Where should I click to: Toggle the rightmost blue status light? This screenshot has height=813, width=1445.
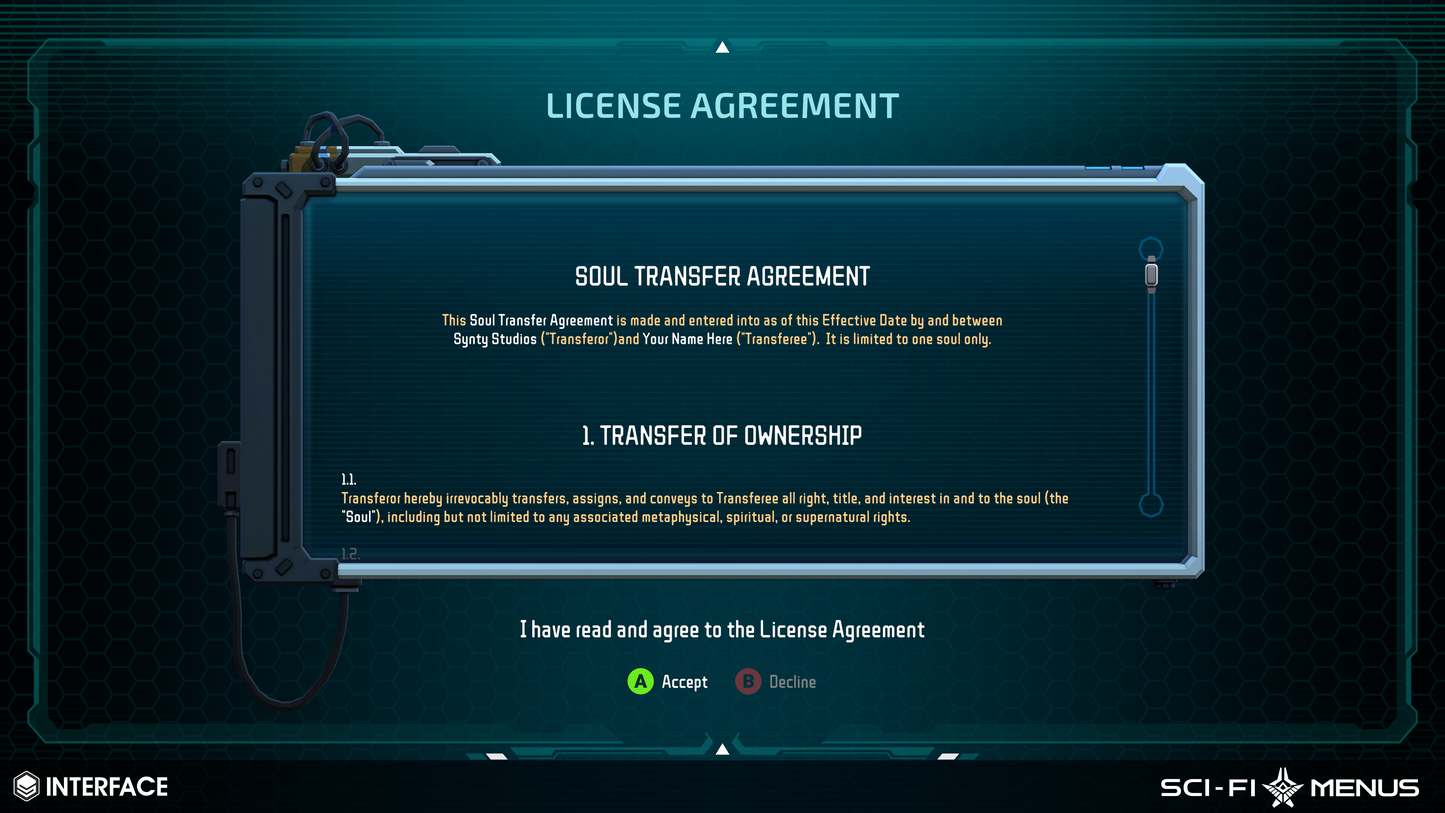click(1133, 167)
